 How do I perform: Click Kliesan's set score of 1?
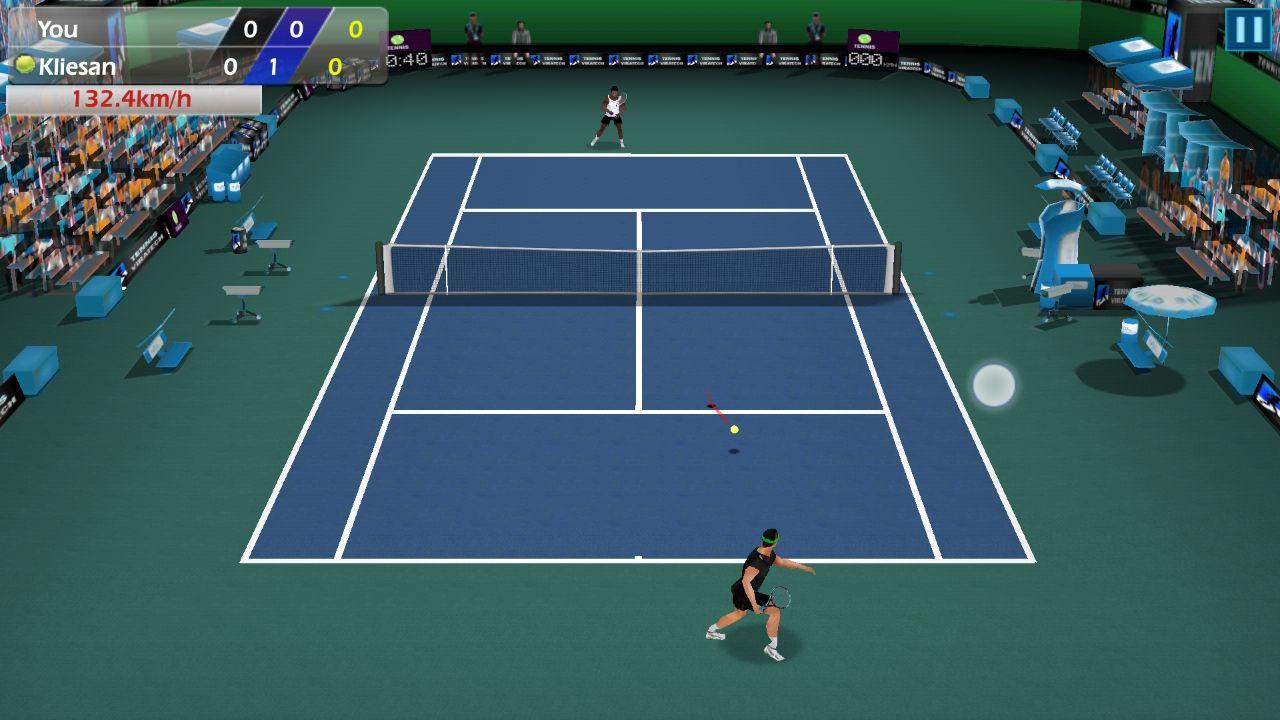(x=272, y=64)
